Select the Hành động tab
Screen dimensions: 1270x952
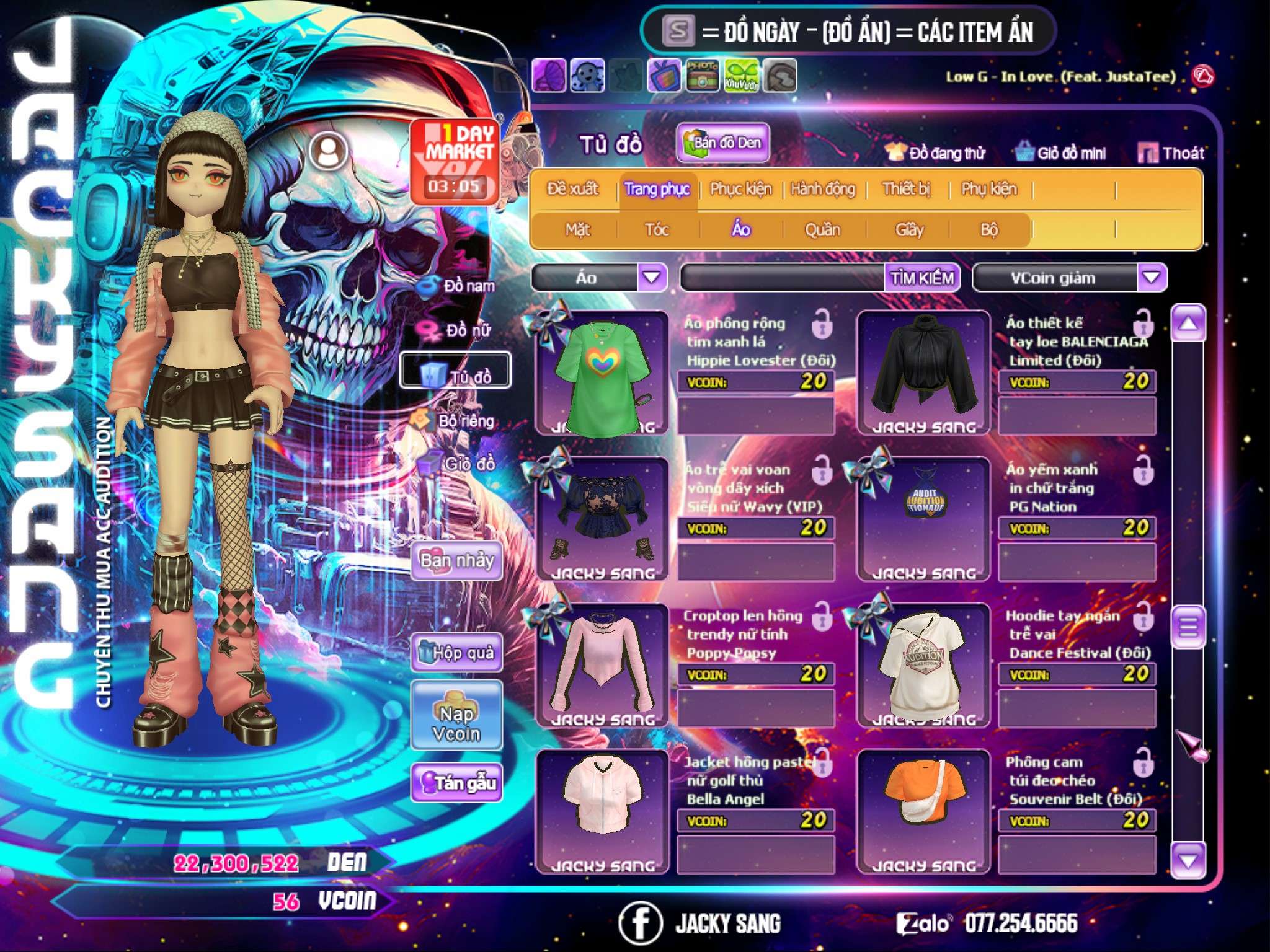point(823,189)
